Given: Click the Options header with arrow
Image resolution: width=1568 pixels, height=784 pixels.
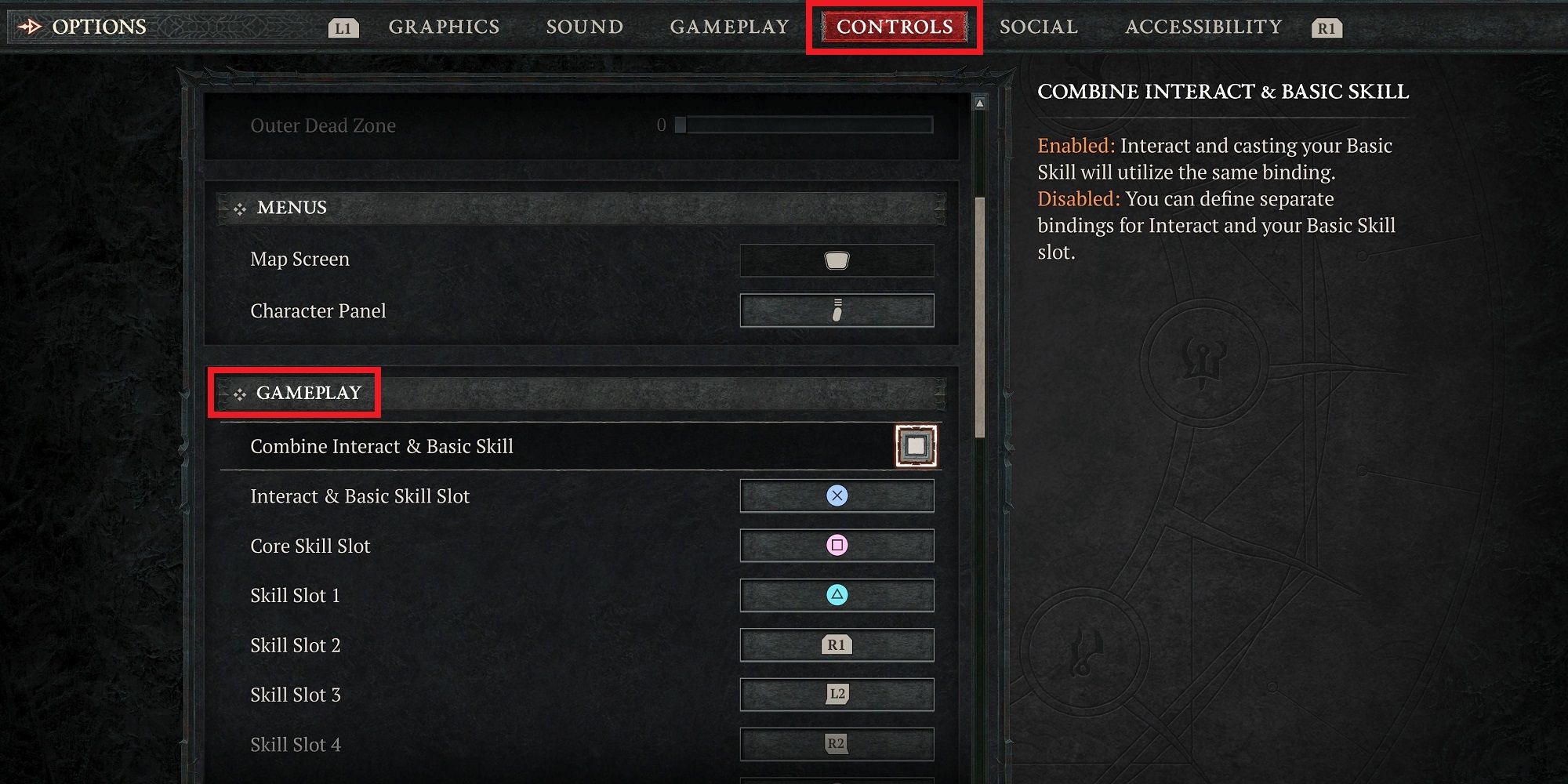Looking at the screenshot, I should point(84,26).
